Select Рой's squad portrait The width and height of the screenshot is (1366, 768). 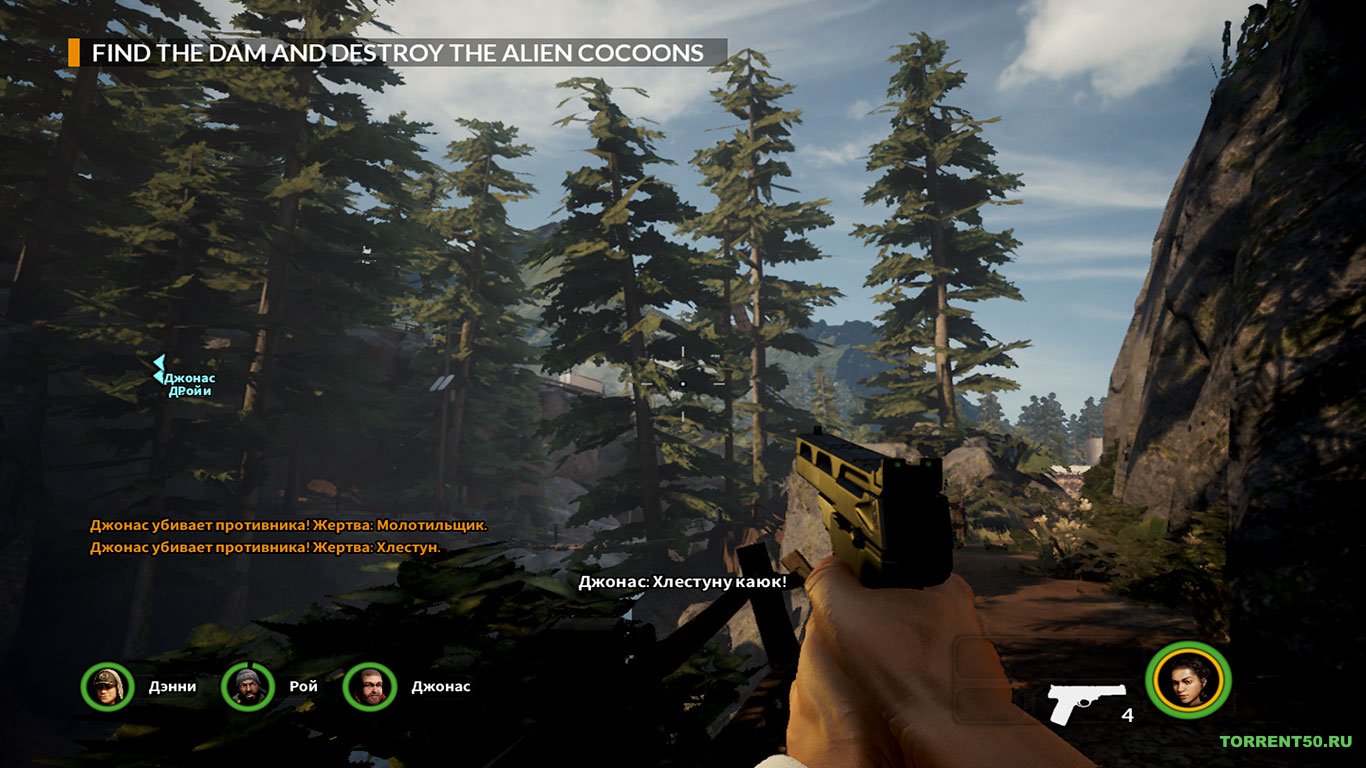coord(247,687)
